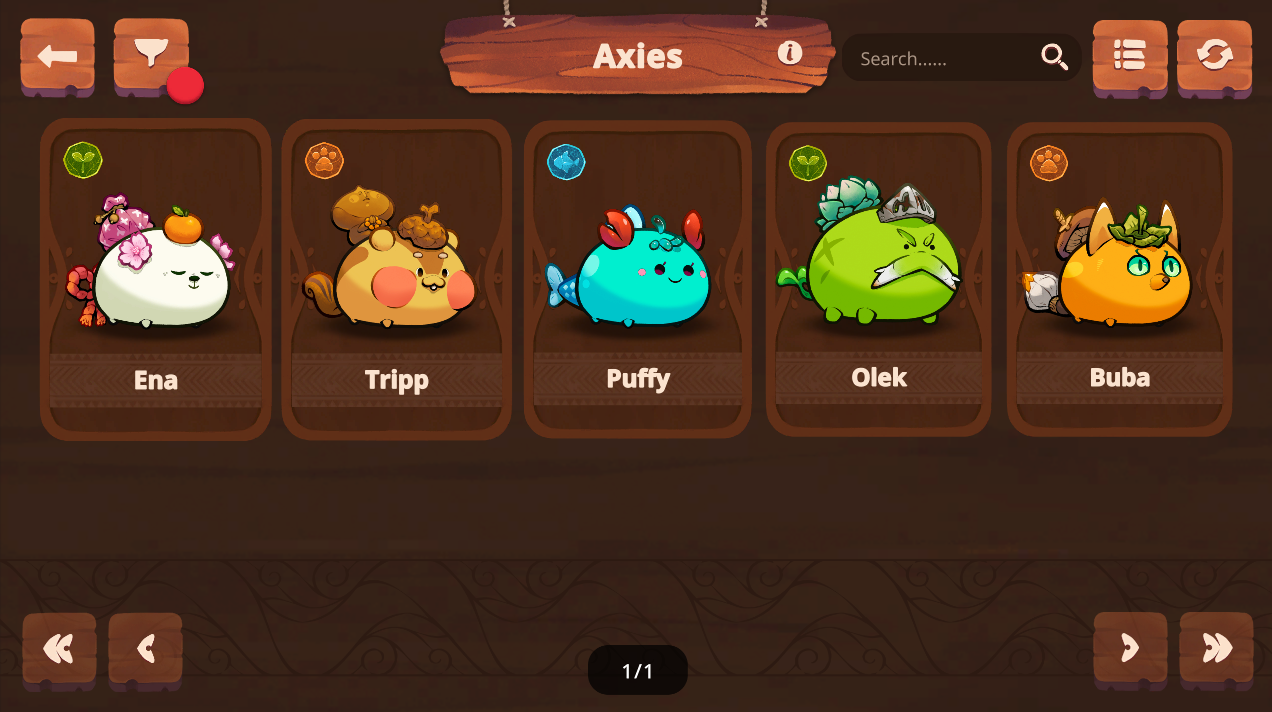Go to the previous page
1272x712 pixels.
click(146, 649)
